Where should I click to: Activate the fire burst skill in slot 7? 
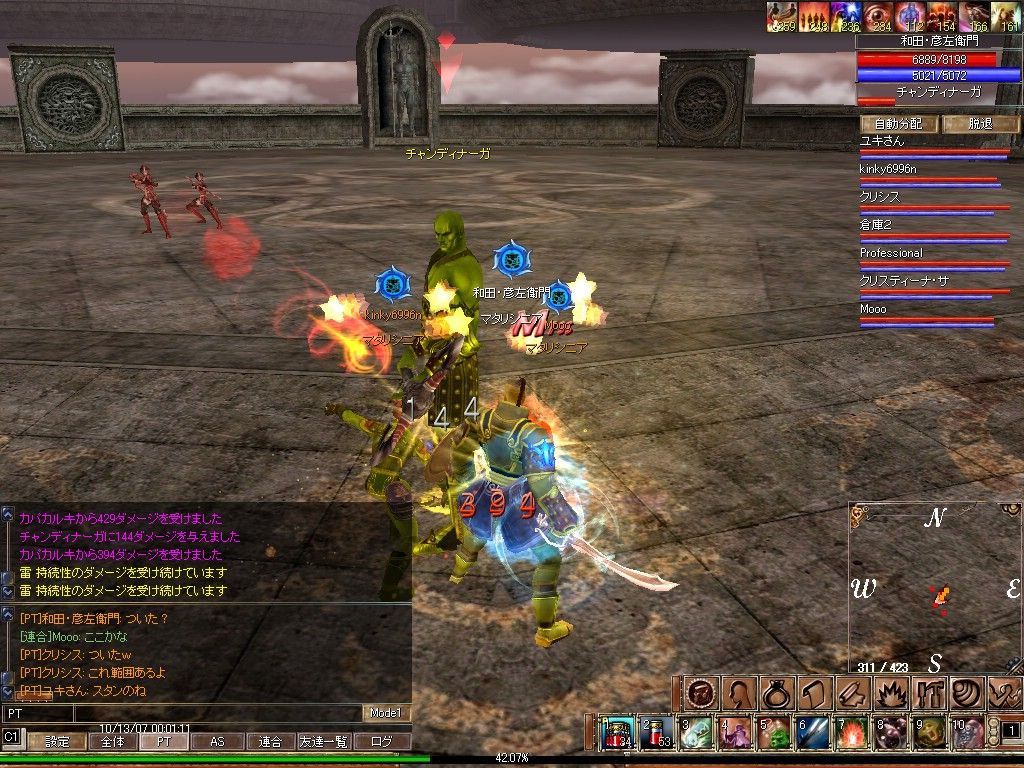(x=851, y=732)
